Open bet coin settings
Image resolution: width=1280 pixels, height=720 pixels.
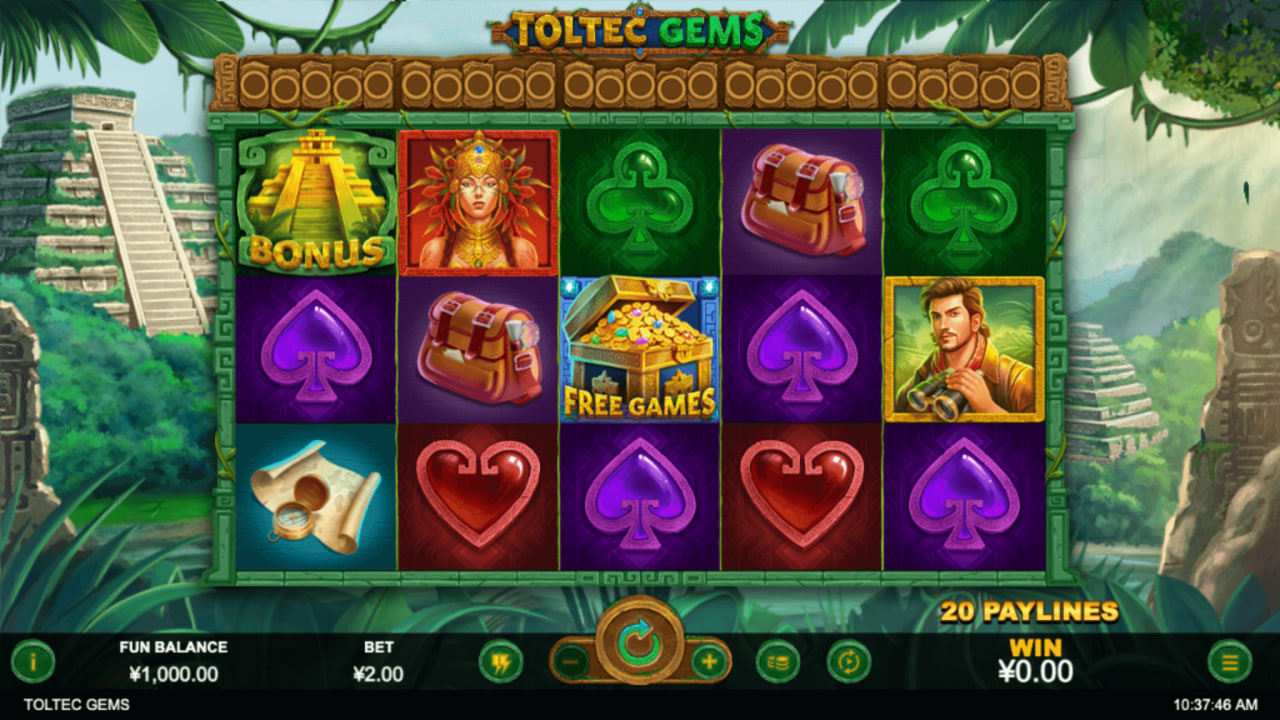[780, 660]
